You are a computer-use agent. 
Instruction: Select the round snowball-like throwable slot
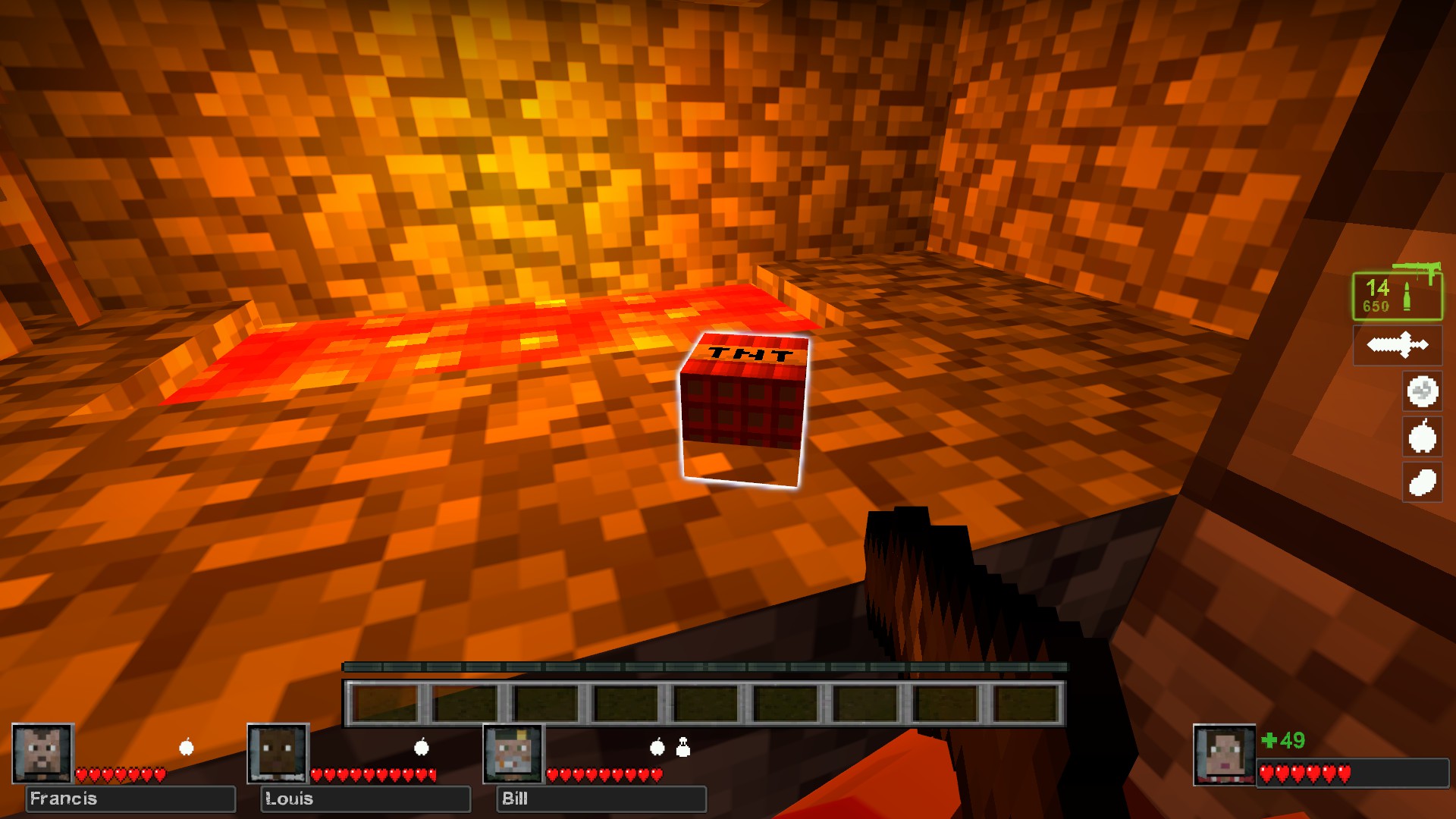[1422, 391]
